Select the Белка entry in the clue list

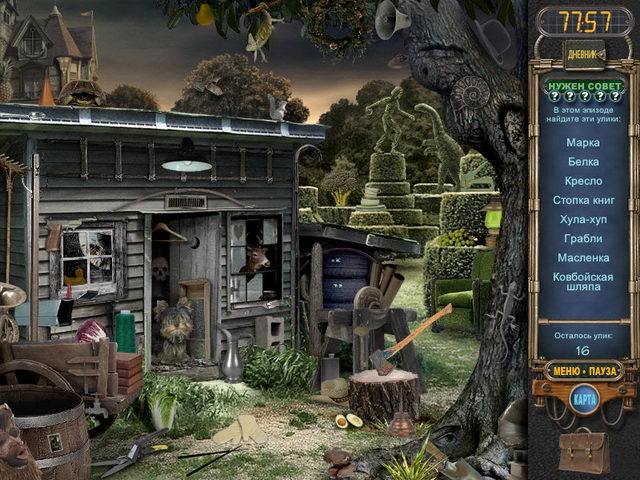[x=583, y=162]
